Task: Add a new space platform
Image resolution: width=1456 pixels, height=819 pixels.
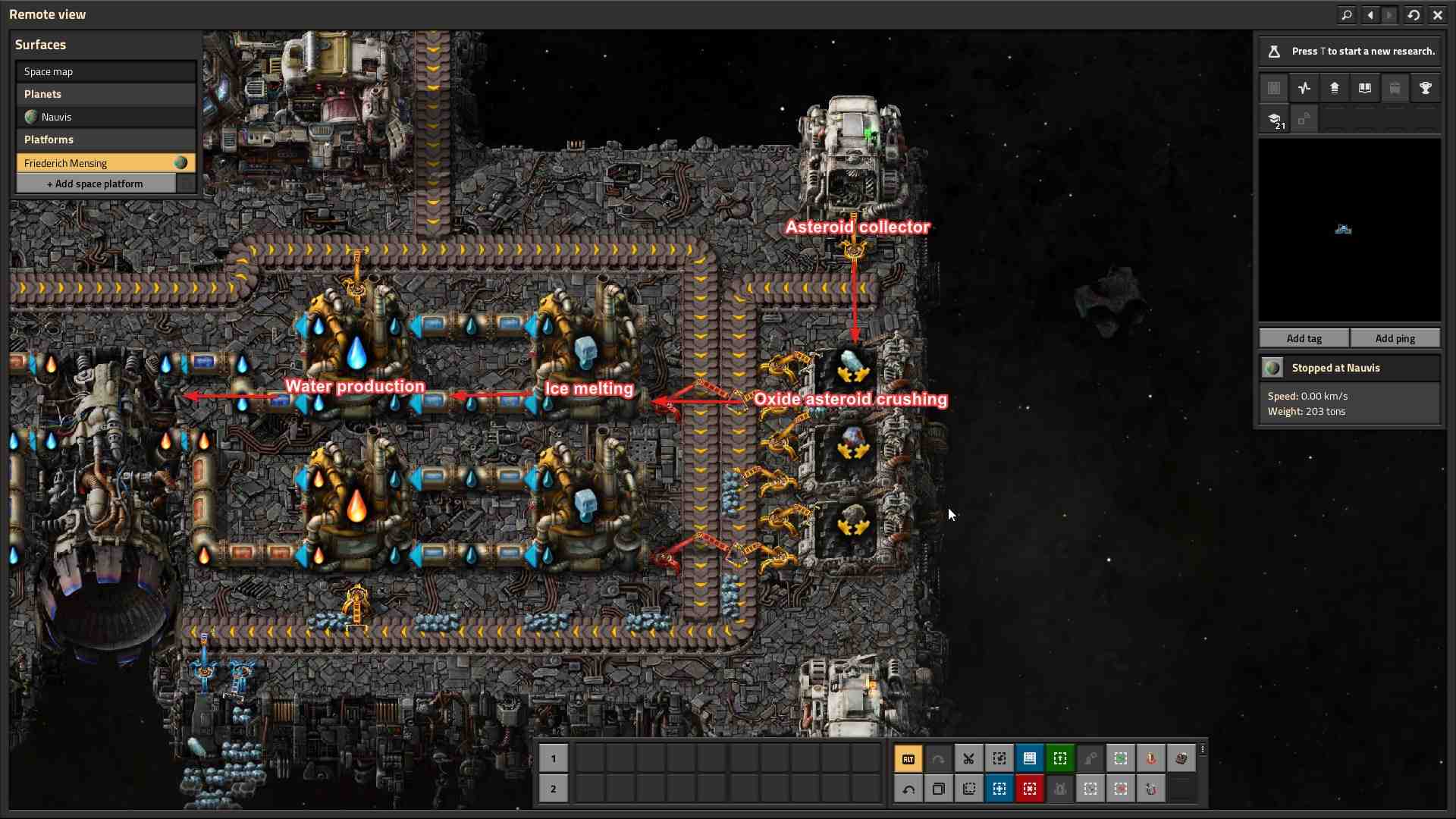Action: [96, 184]
